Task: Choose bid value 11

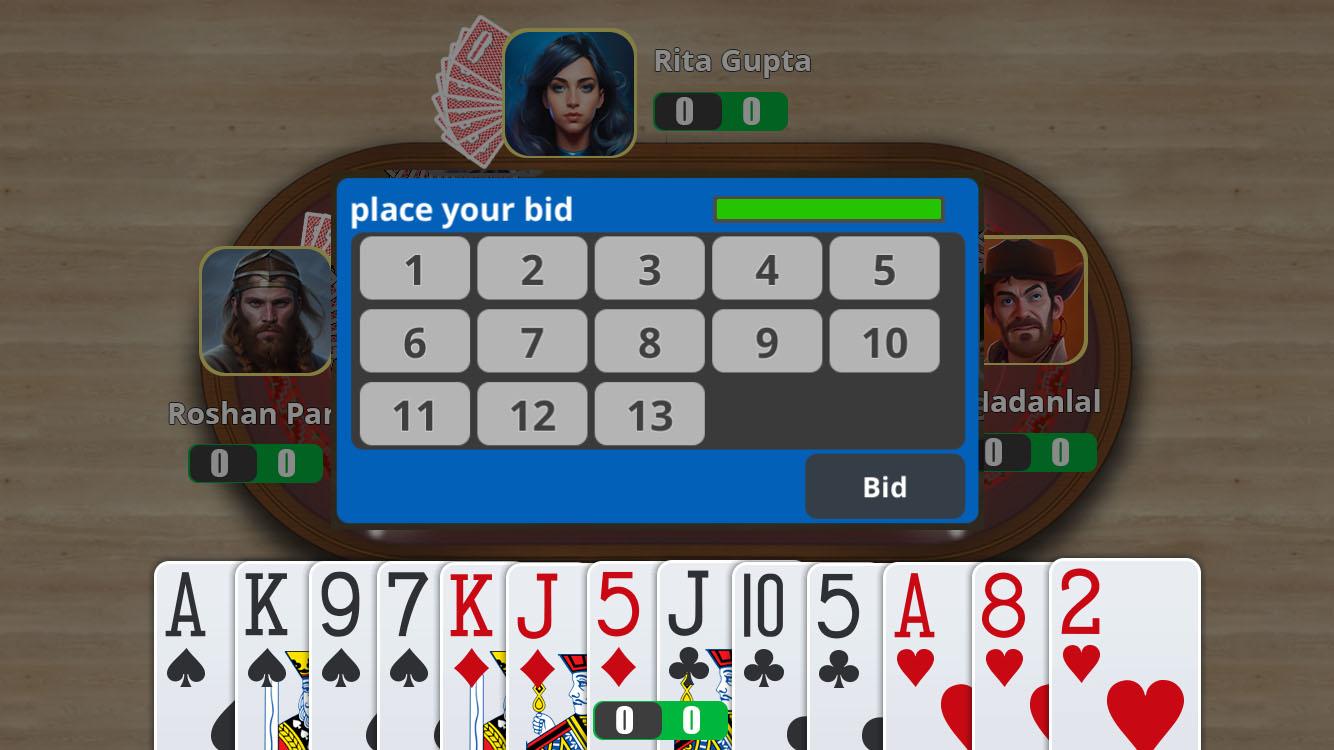Action: 414,414
